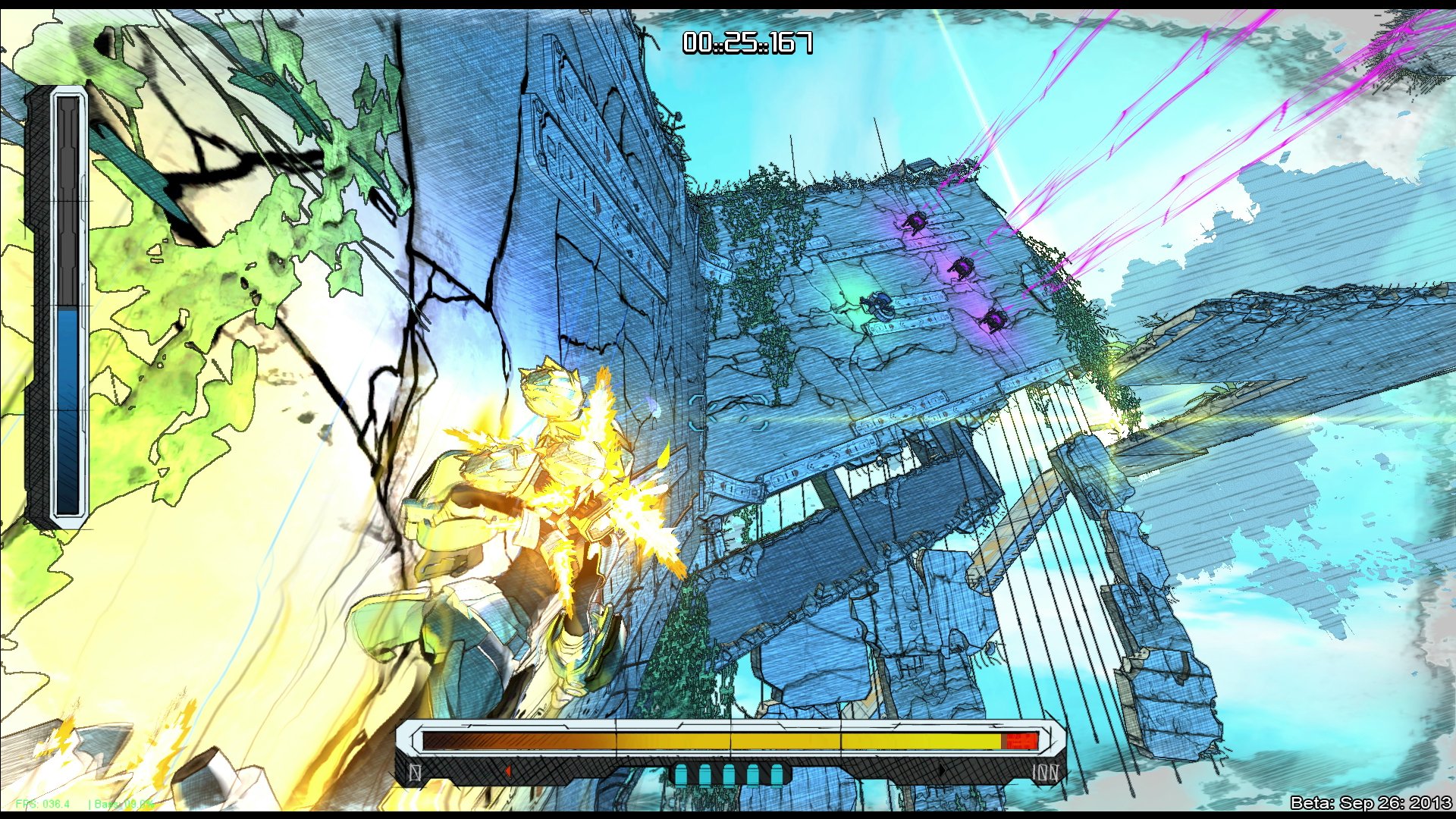This screenshot has width=1456, height=819.
Task: Toggle the red arrow marker on the bottom bar
Action: pyautogui.click(x=508, y=772)
